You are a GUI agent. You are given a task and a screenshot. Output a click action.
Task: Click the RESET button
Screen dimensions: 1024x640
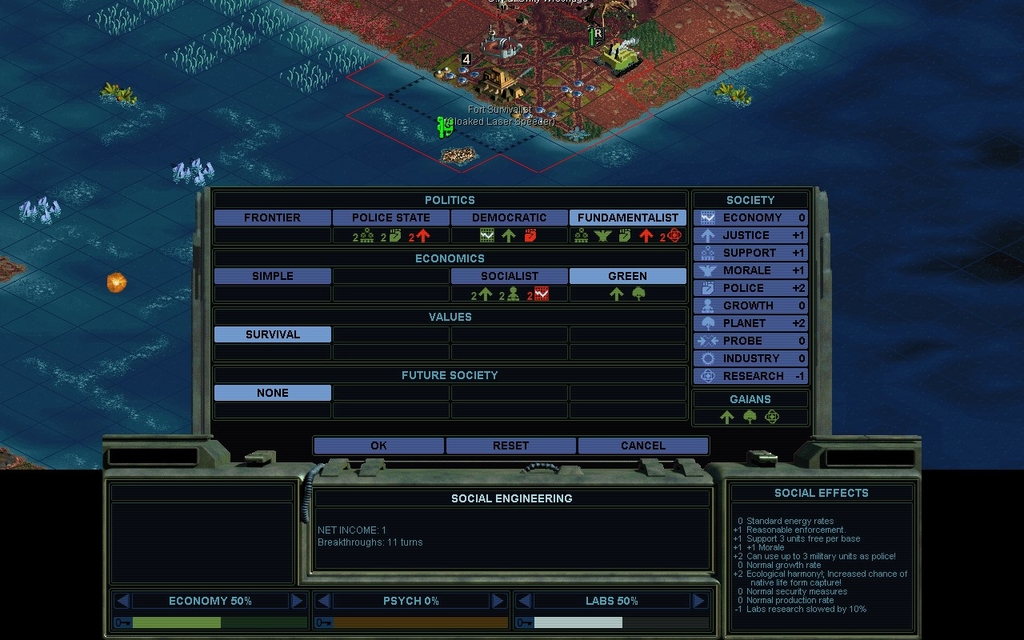click(x=510, y=446)
